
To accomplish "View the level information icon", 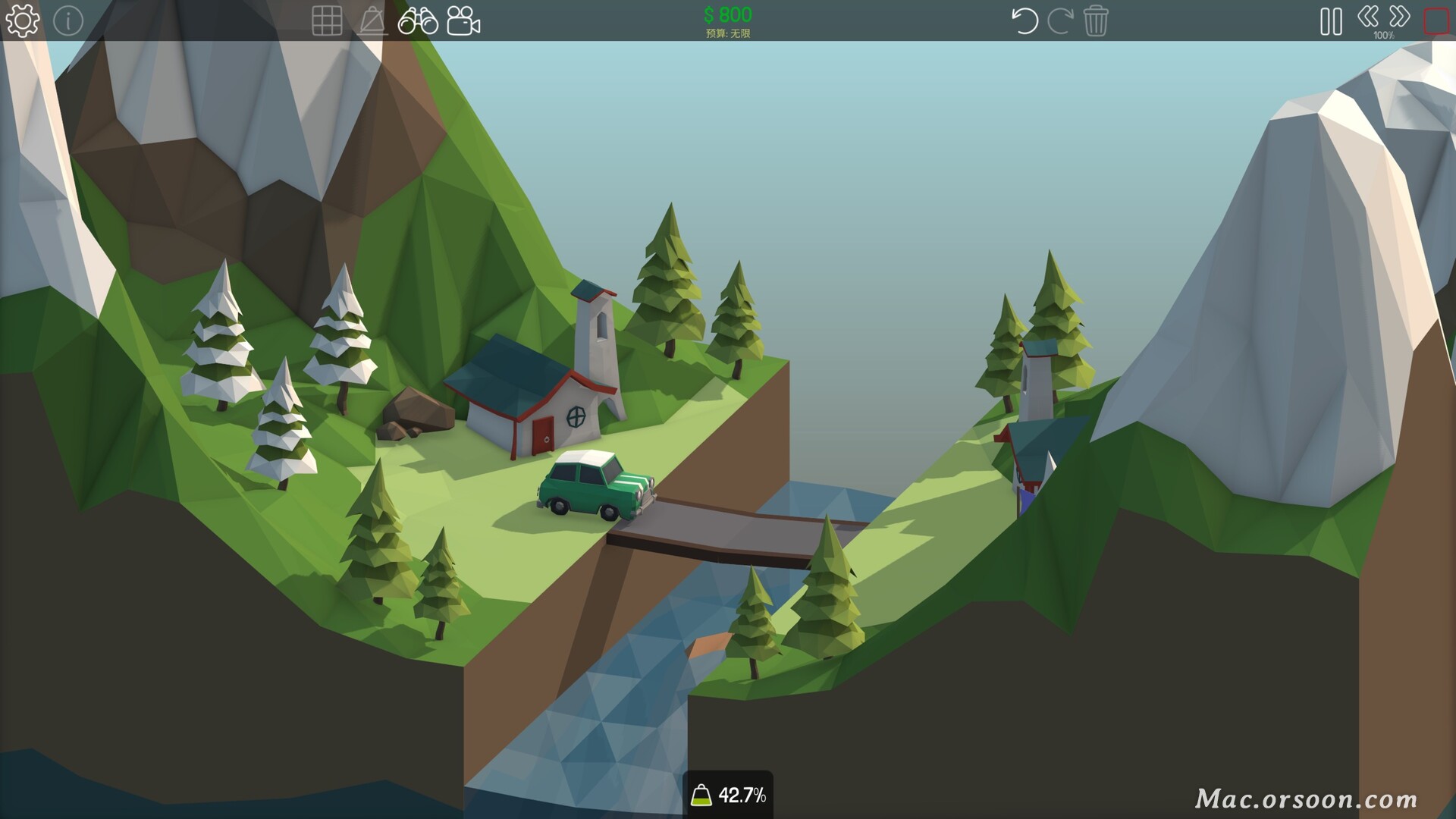I will [x=67, y=20].
